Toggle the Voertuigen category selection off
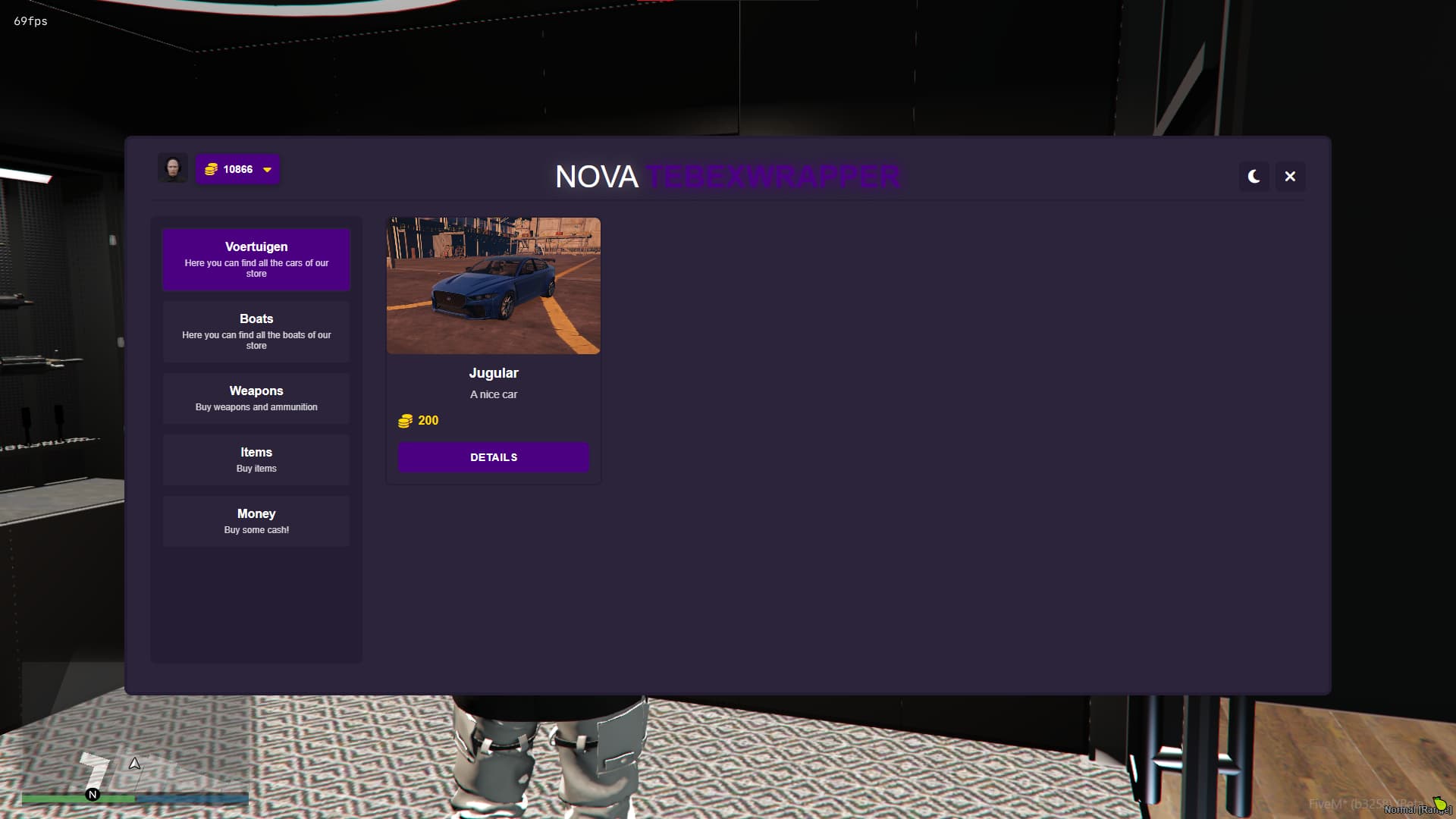The height and width of the screenshot is (819, 1456). click(x=256, y=259)
